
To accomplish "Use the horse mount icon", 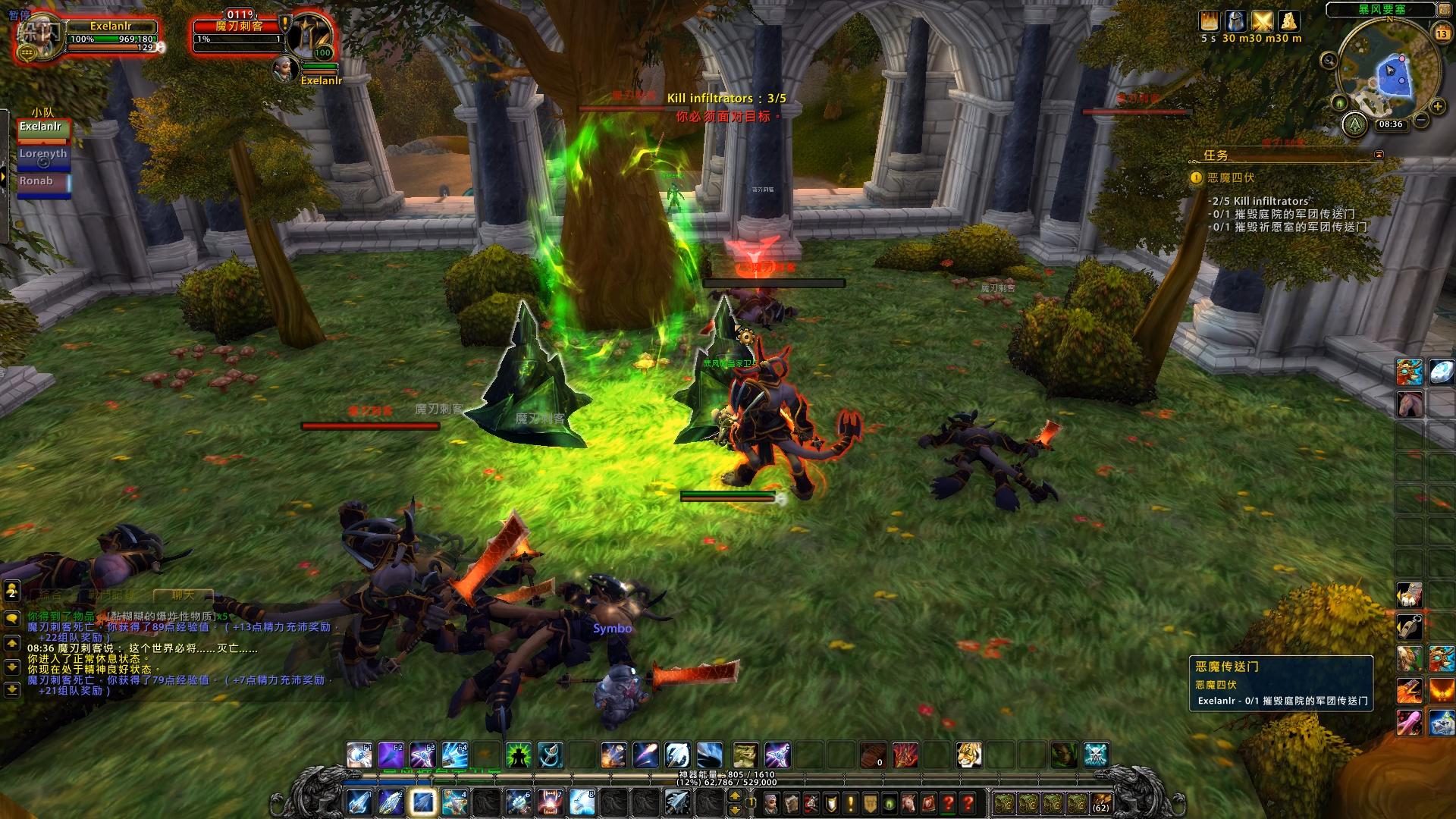I will click(x=1409, y=403).
